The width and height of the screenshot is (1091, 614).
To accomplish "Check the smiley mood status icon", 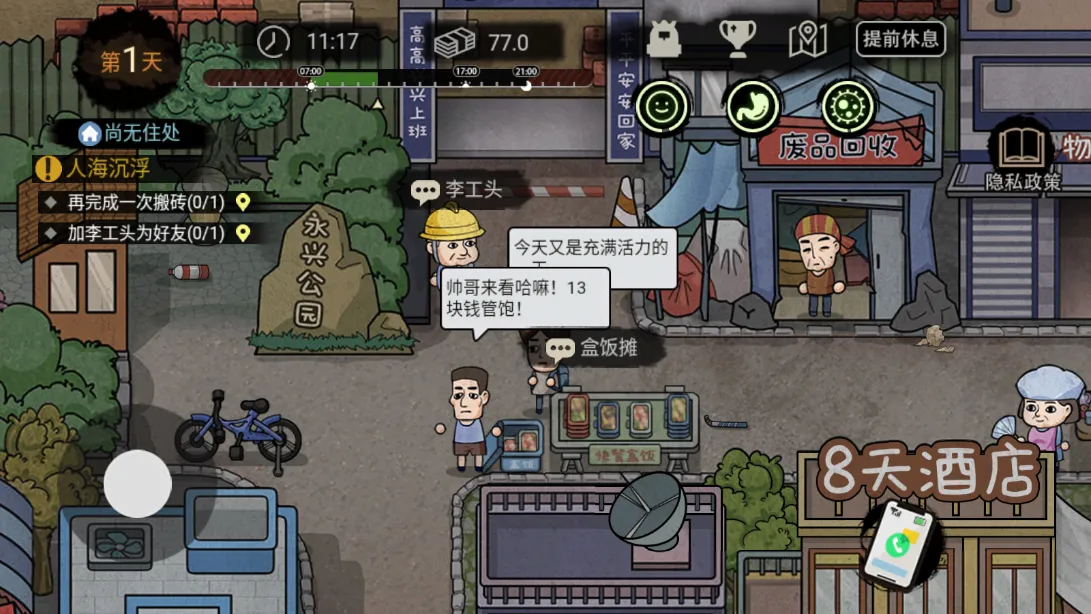I will (661, 105).
